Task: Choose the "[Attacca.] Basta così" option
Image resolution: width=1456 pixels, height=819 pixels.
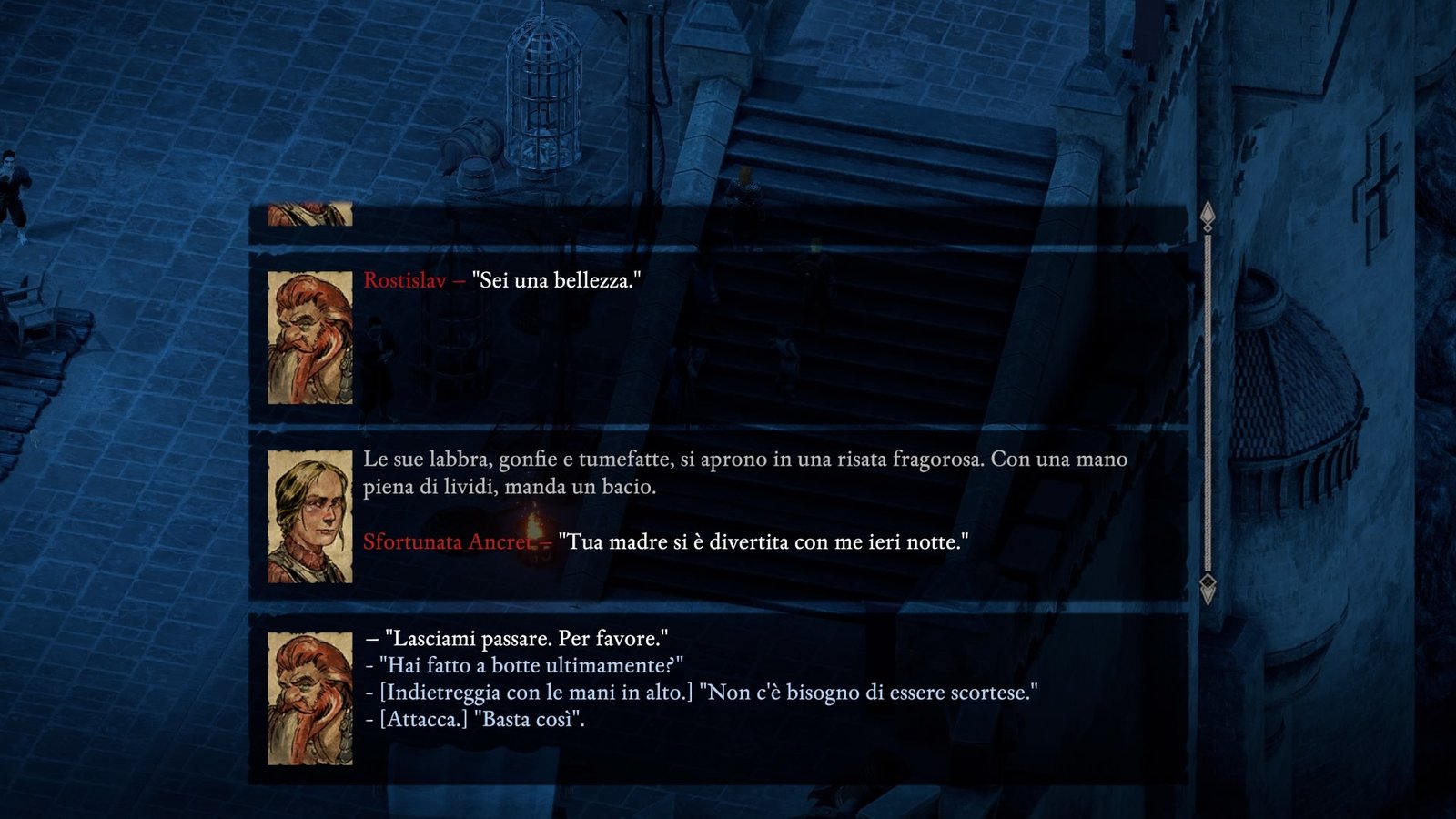Action: click(481, 720)
